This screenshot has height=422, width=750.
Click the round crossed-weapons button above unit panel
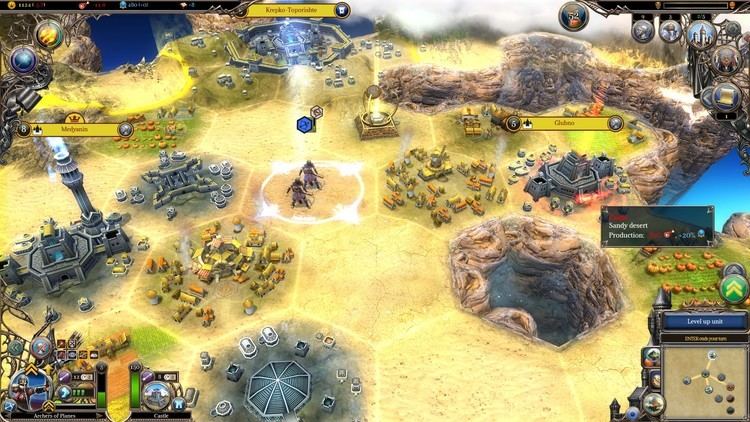click(41, 346)
